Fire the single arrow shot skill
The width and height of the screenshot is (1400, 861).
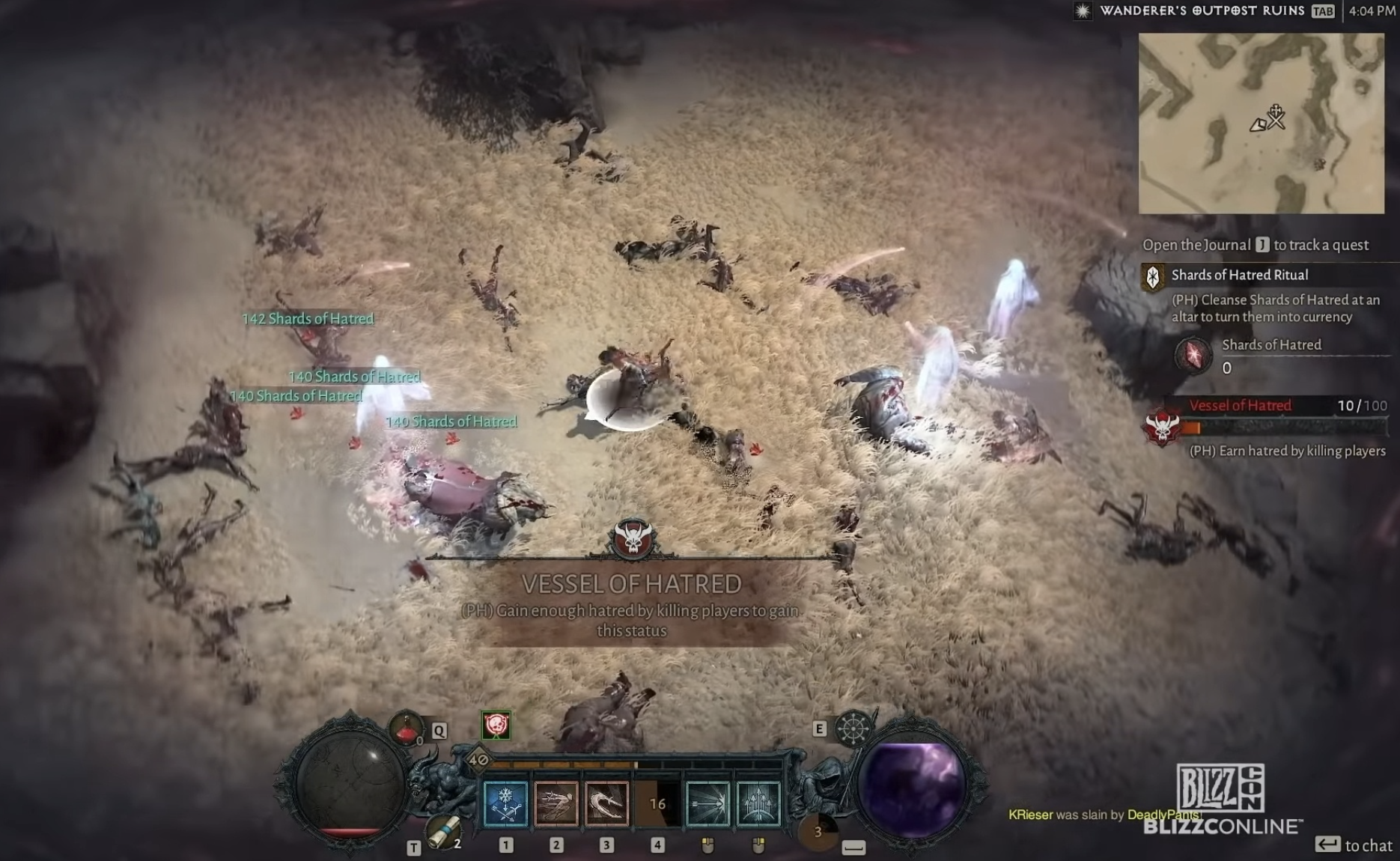707,803
